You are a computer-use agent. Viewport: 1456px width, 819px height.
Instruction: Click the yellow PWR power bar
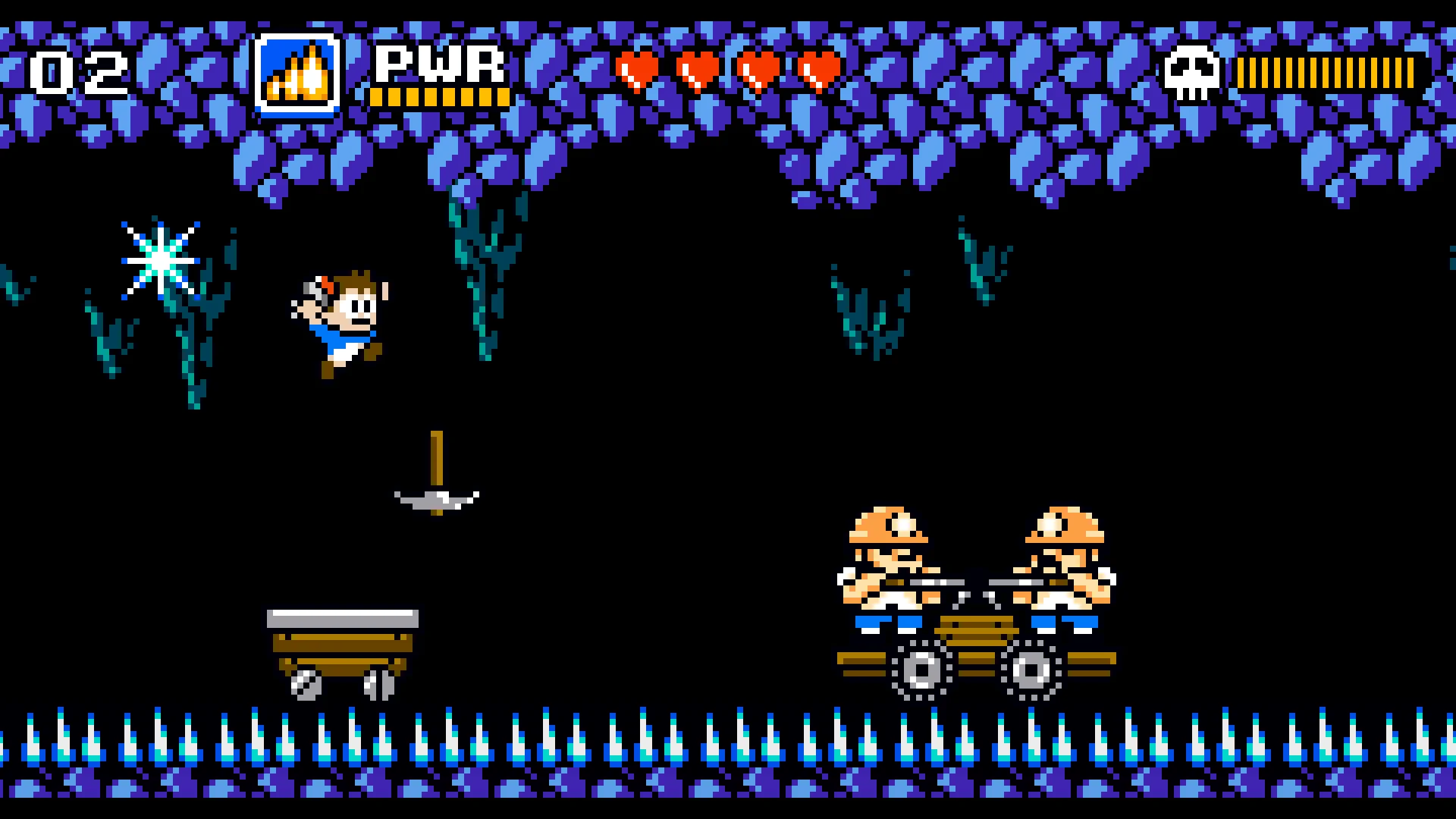point(440,99)
